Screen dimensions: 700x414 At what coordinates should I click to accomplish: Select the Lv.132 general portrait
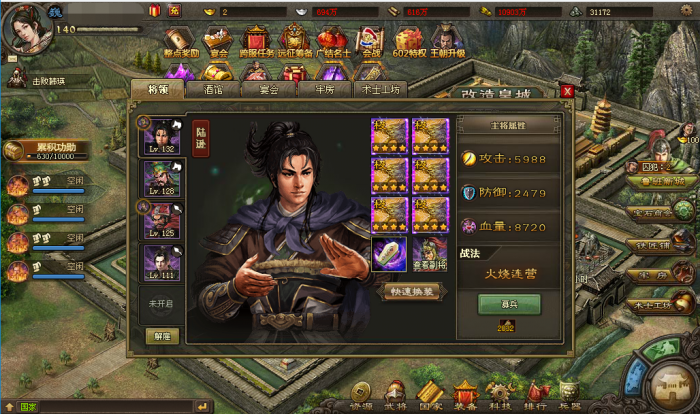point(161,135)
